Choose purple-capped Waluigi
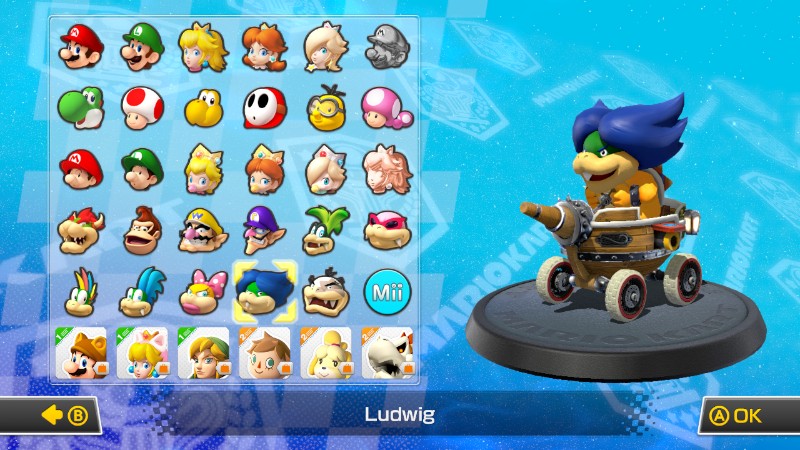The width and height of the screenshot is (800, 450). click(x=264, y=230)
